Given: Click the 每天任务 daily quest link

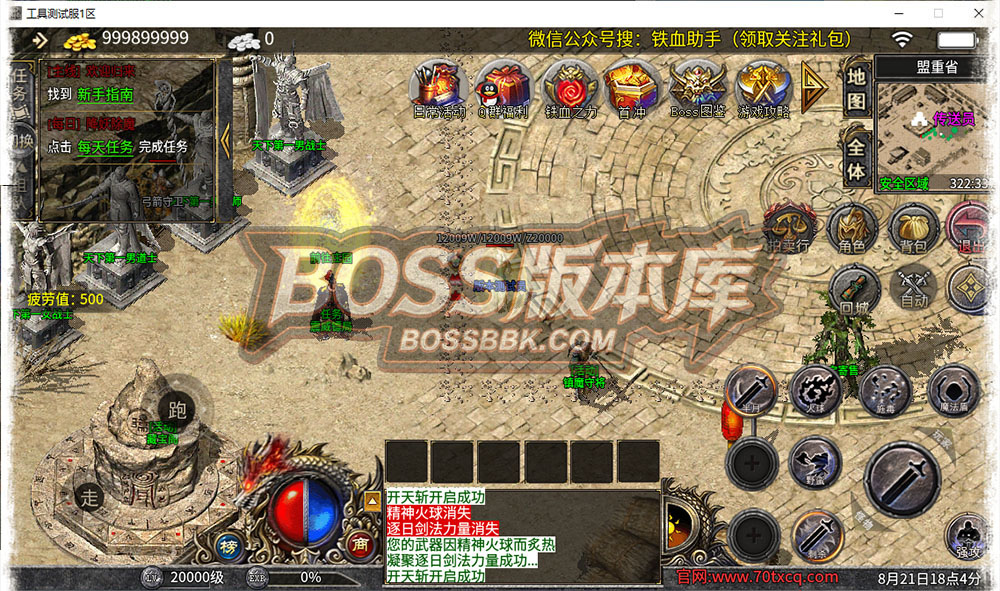Looking at the screenshot, I should (x=105, y=147).
